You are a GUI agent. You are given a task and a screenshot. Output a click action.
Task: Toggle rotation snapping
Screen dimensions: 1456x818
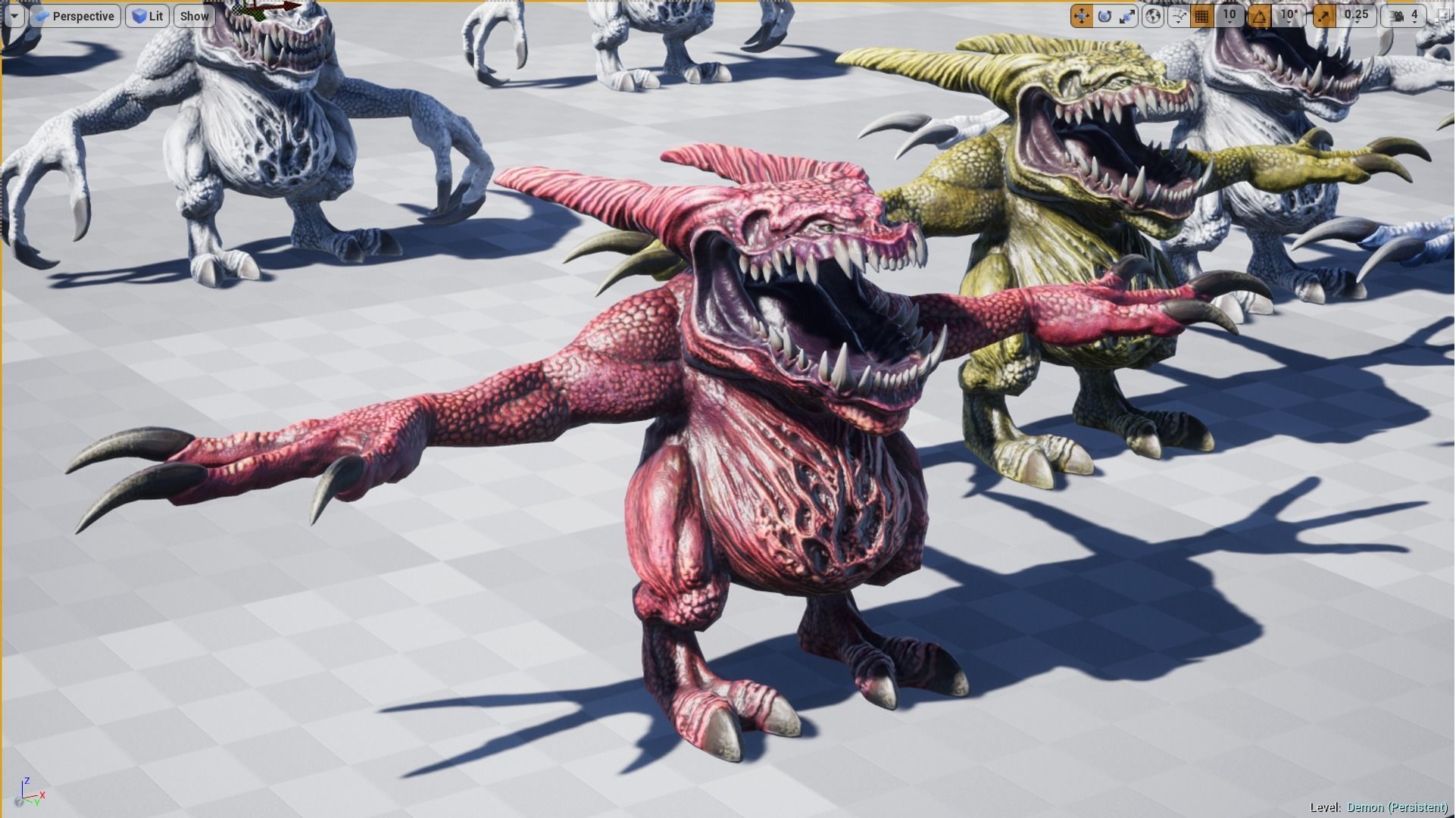click(x=1261, y=15)
